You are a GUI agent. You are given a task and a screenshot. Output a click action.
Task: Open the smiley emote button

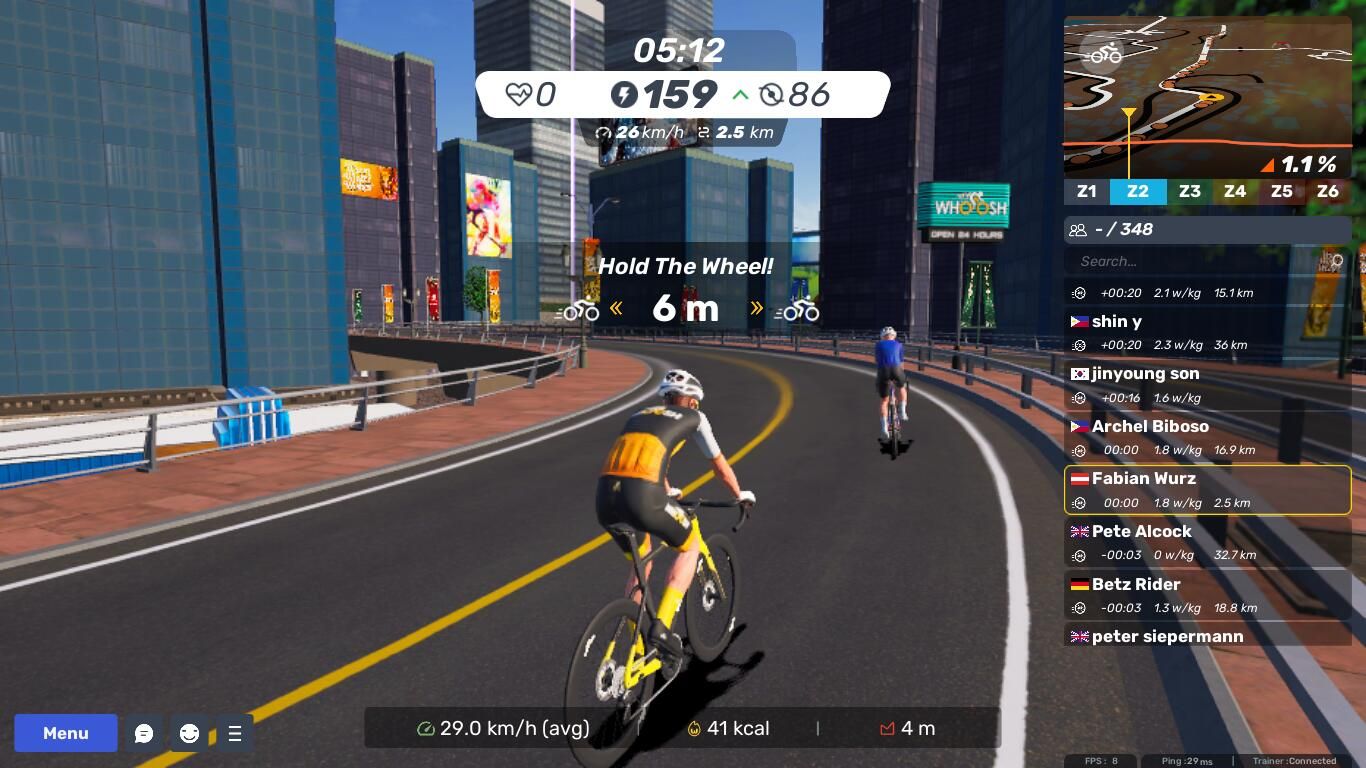189,734
